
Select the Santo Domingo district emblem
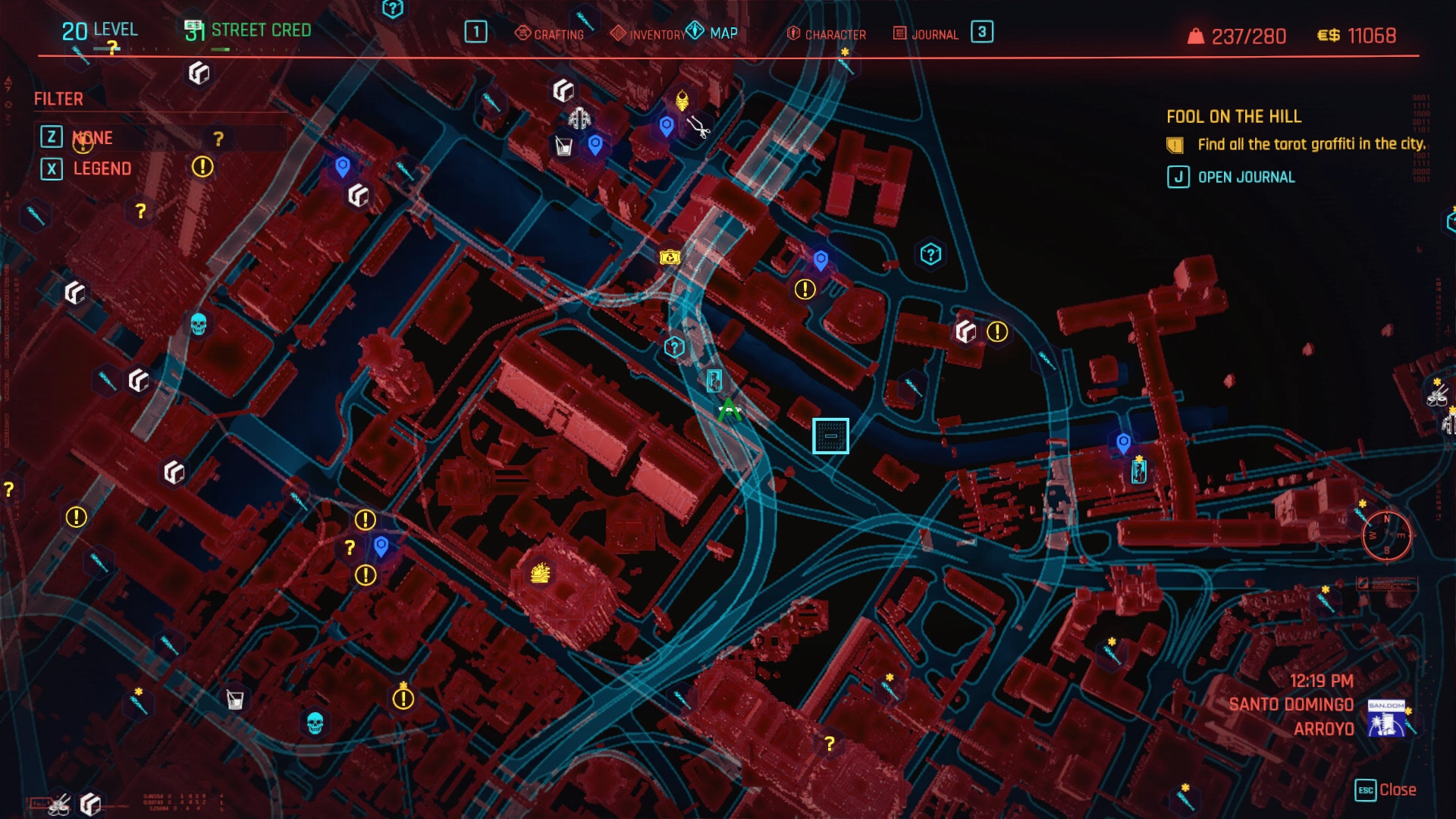(x=1386, y=719)
